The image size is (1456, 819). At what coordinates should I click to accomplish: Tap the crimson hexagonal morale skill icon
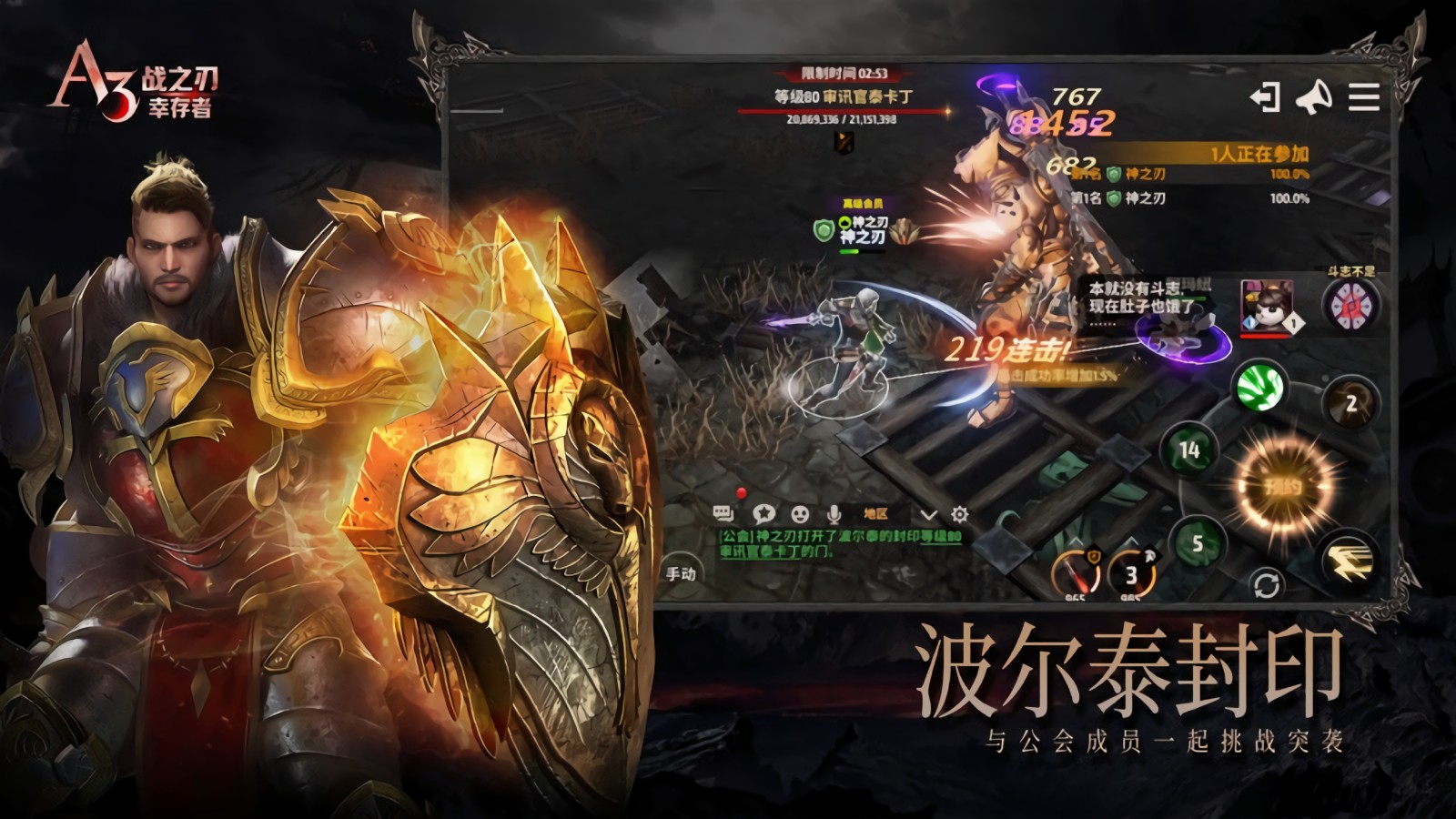(1350, 305)
